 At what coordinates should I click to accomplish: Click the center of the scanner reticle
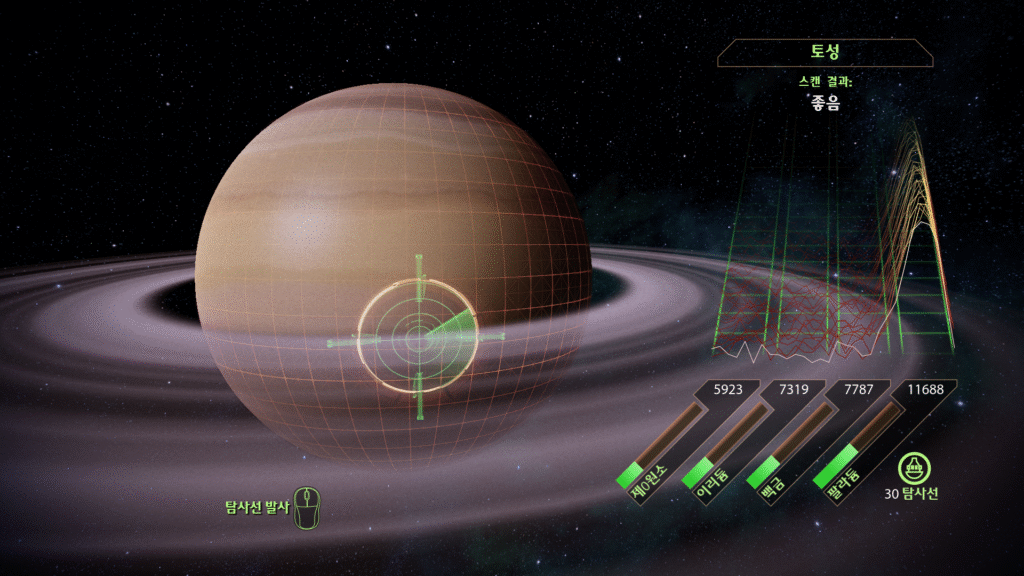coord(419,339)
